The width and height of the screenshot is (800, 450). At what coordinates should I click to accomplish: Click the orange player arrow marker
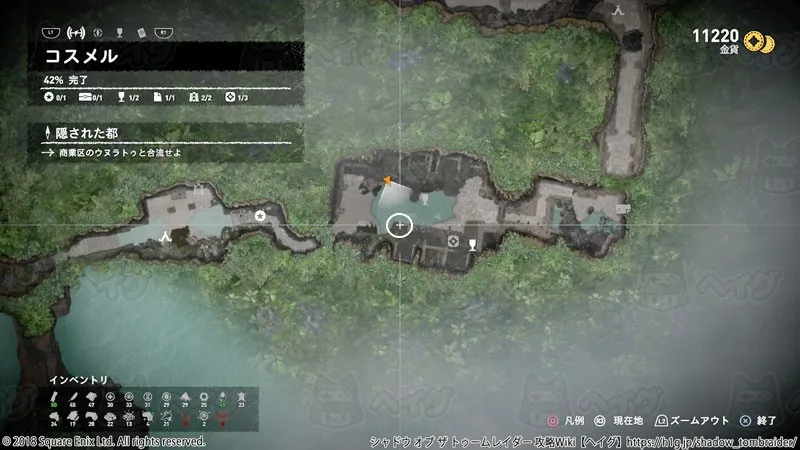(x=387, y=180)
